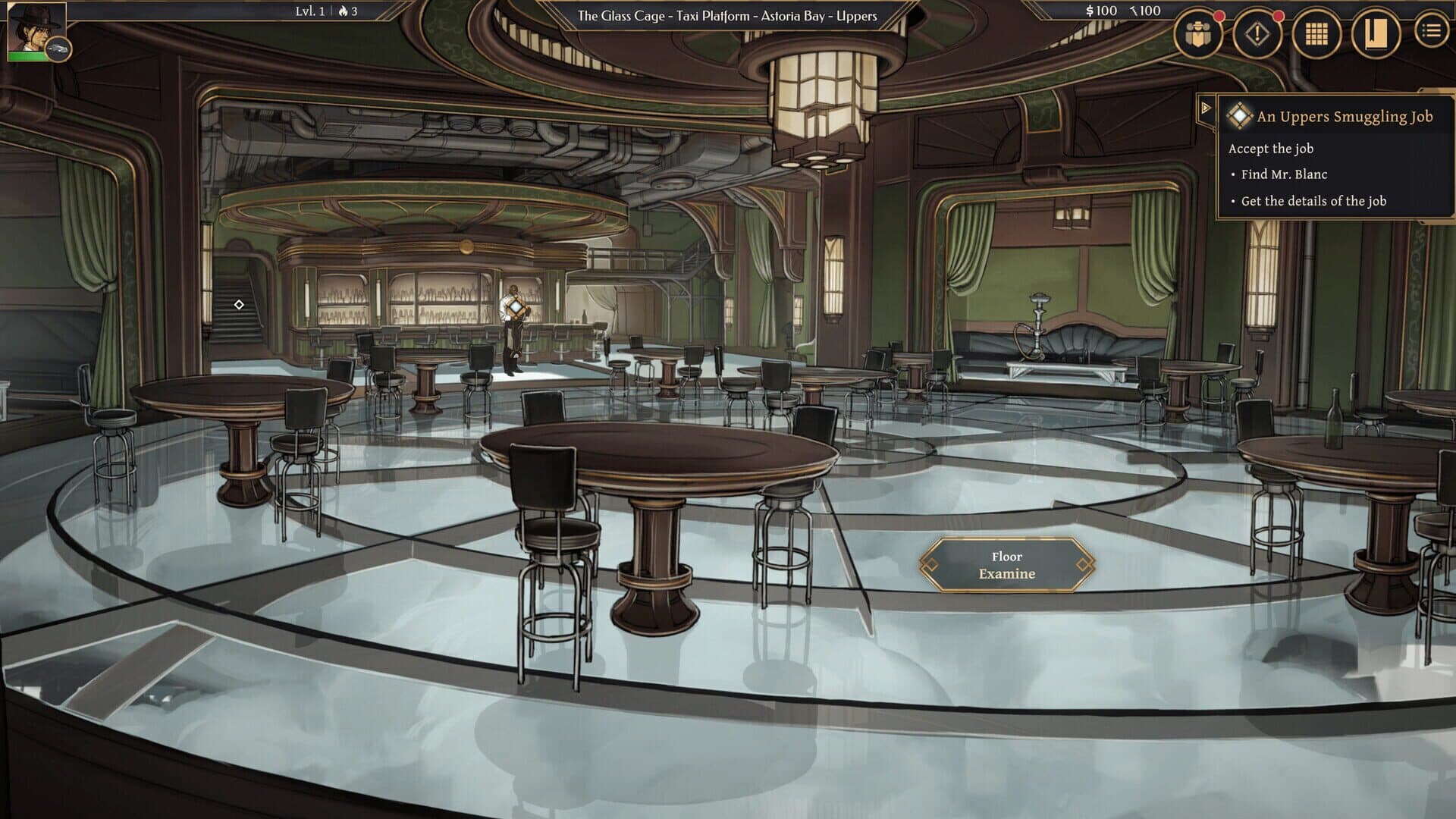Expand the Find Mr. Blanc objective
The width and height of the screenshot is (1456, 819).
[x=1285, y=174]
